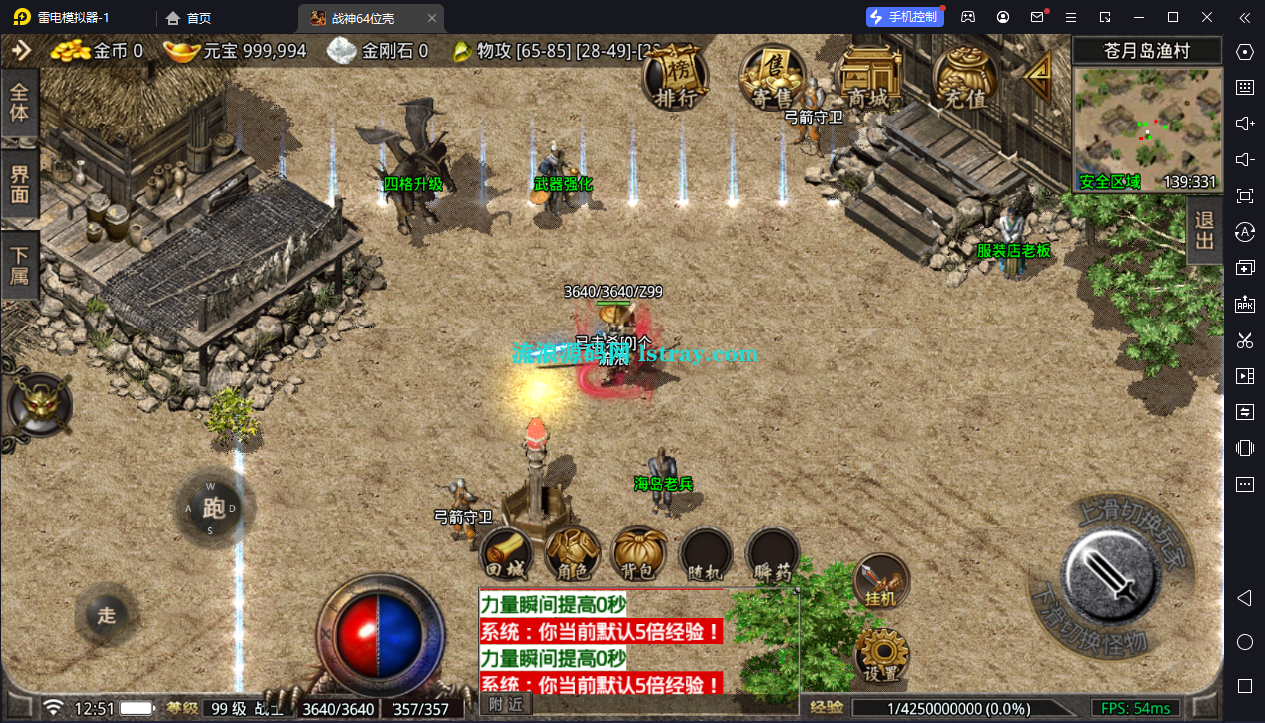Open the emulator's 手机控制 phone control
Viewport: 1265px width, 723px height.
(904, 17)
